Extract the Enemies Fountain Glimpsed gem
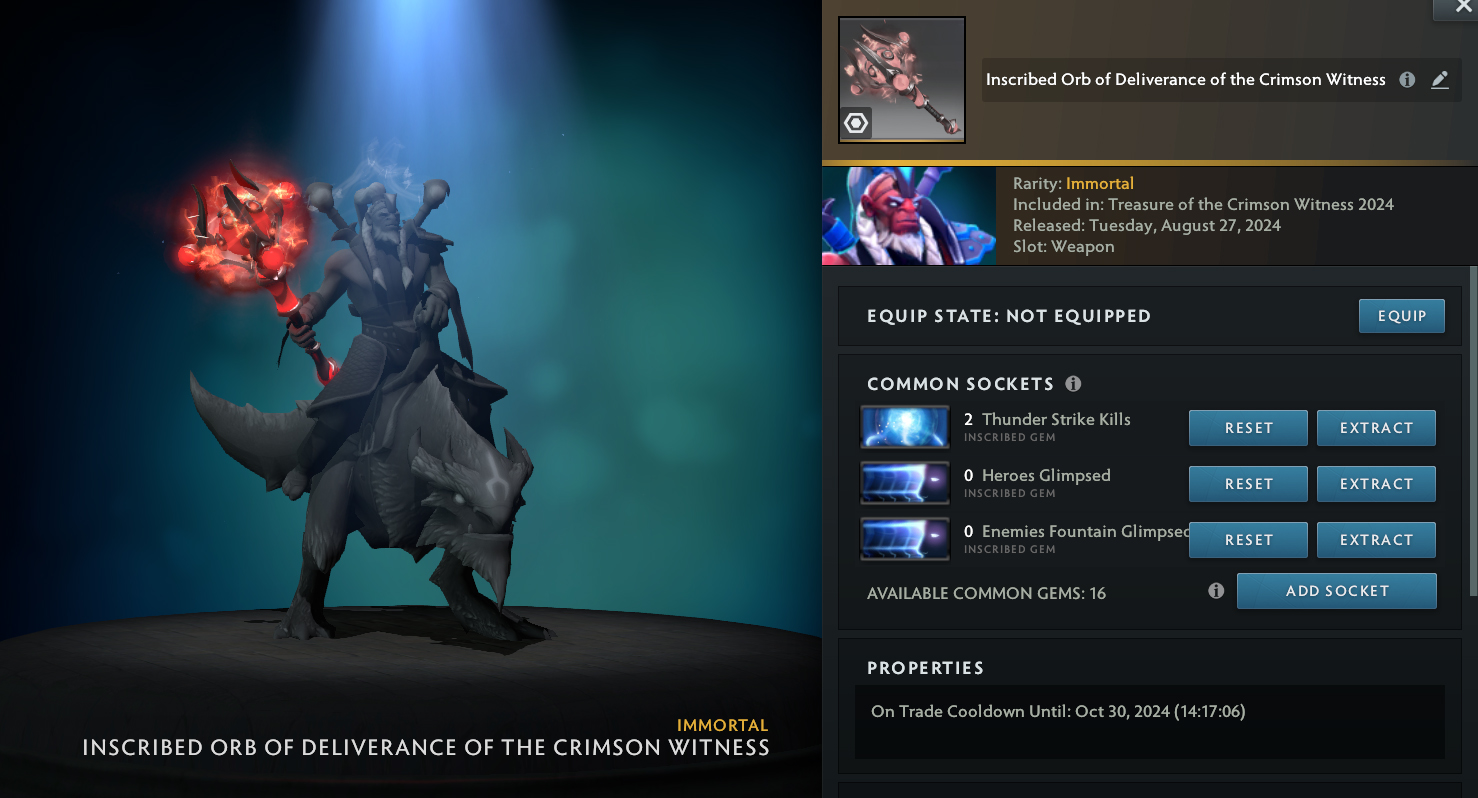 click(x=1376, y=540)
